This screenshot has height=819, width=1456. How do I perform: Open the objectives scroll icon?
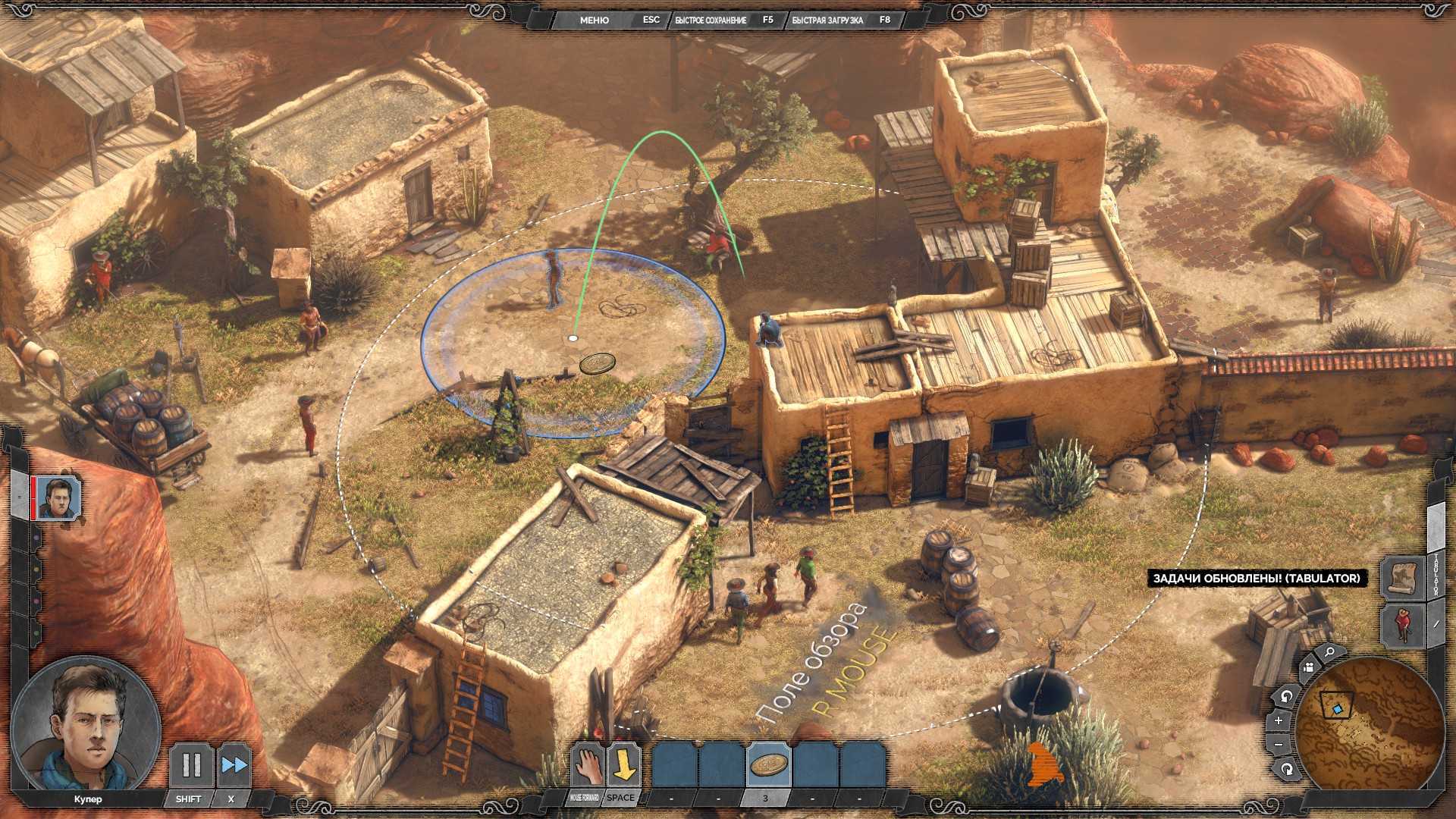1401,578
